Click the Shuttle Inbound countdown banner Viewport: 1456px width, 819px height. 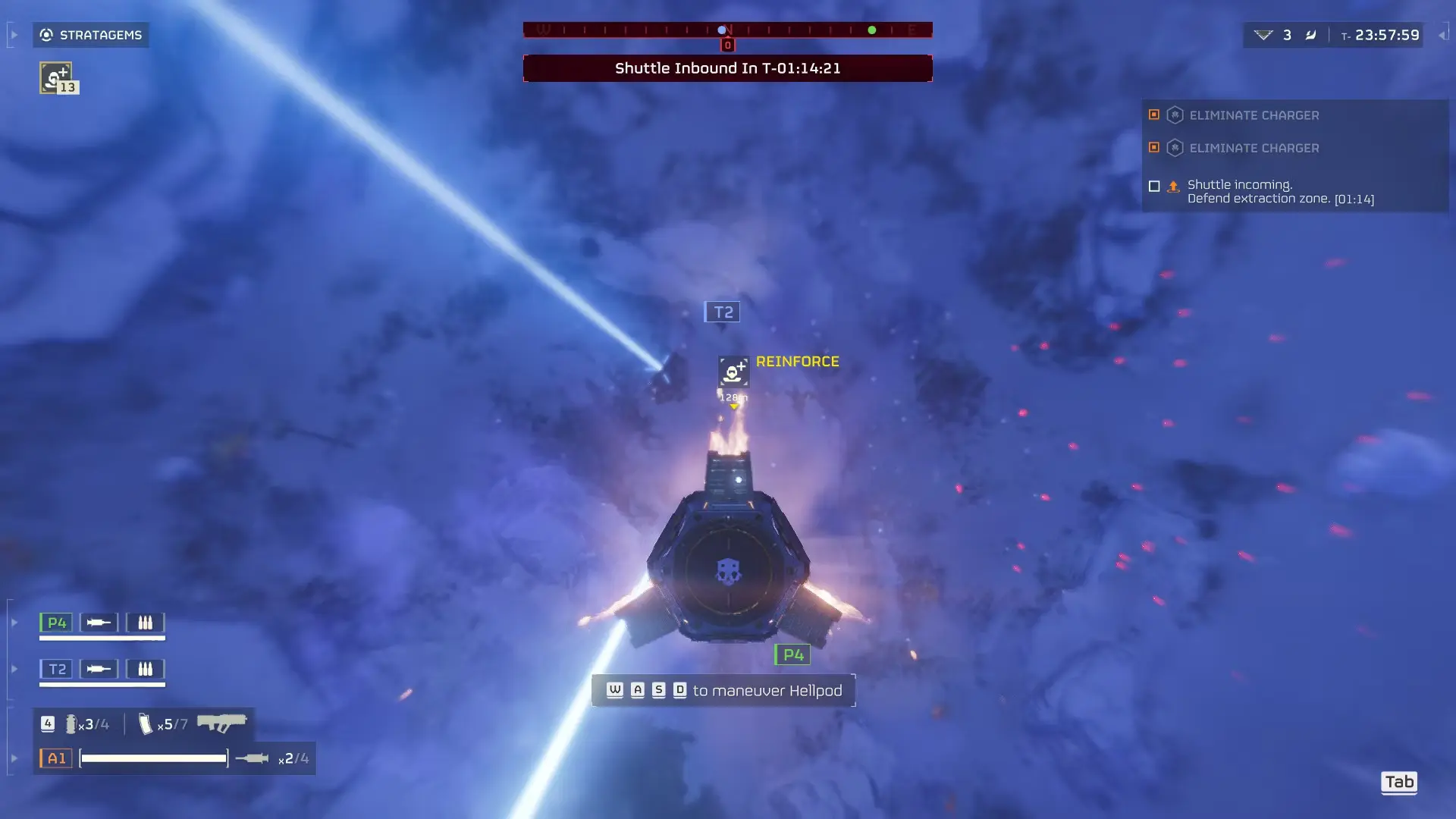[726, 67]
